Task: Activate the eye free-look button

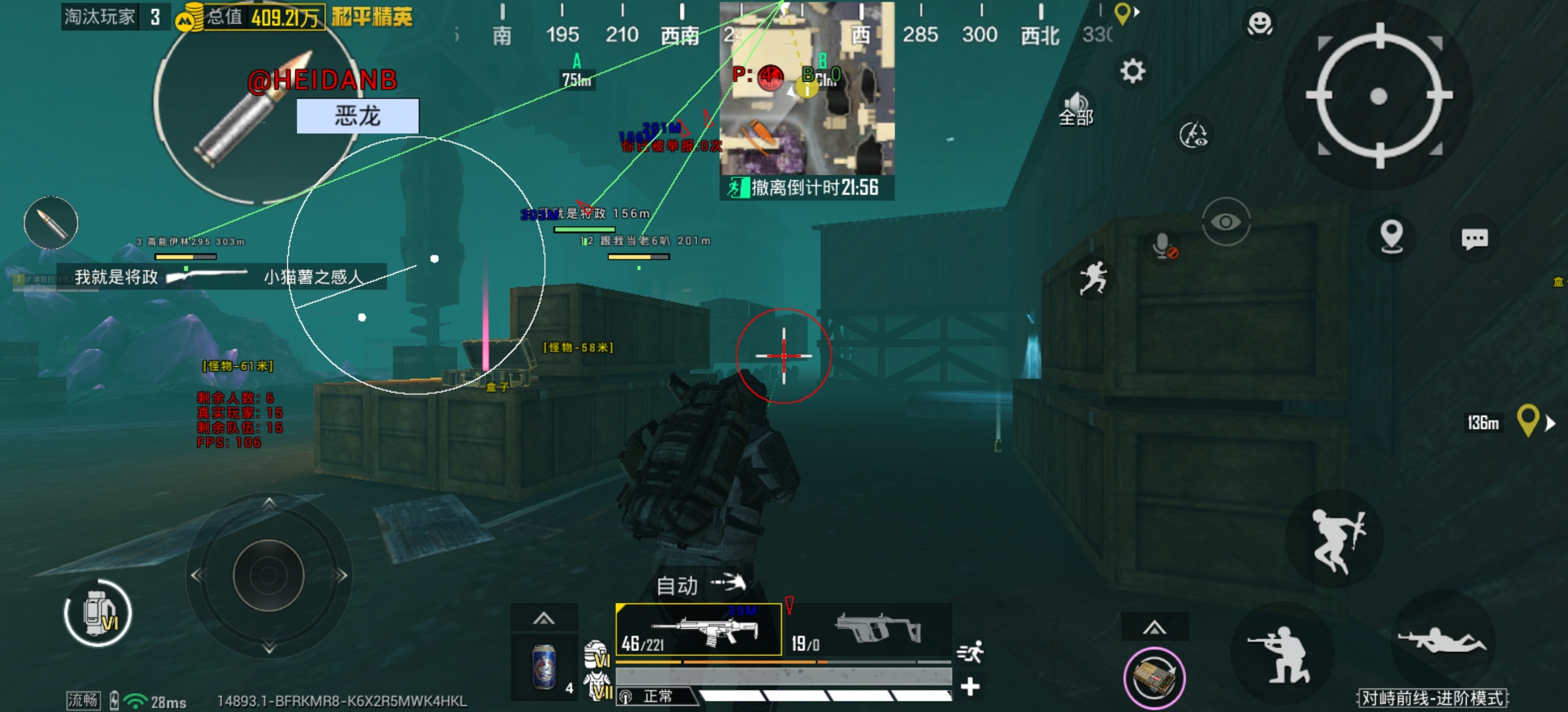Action: coord(1226,222)
